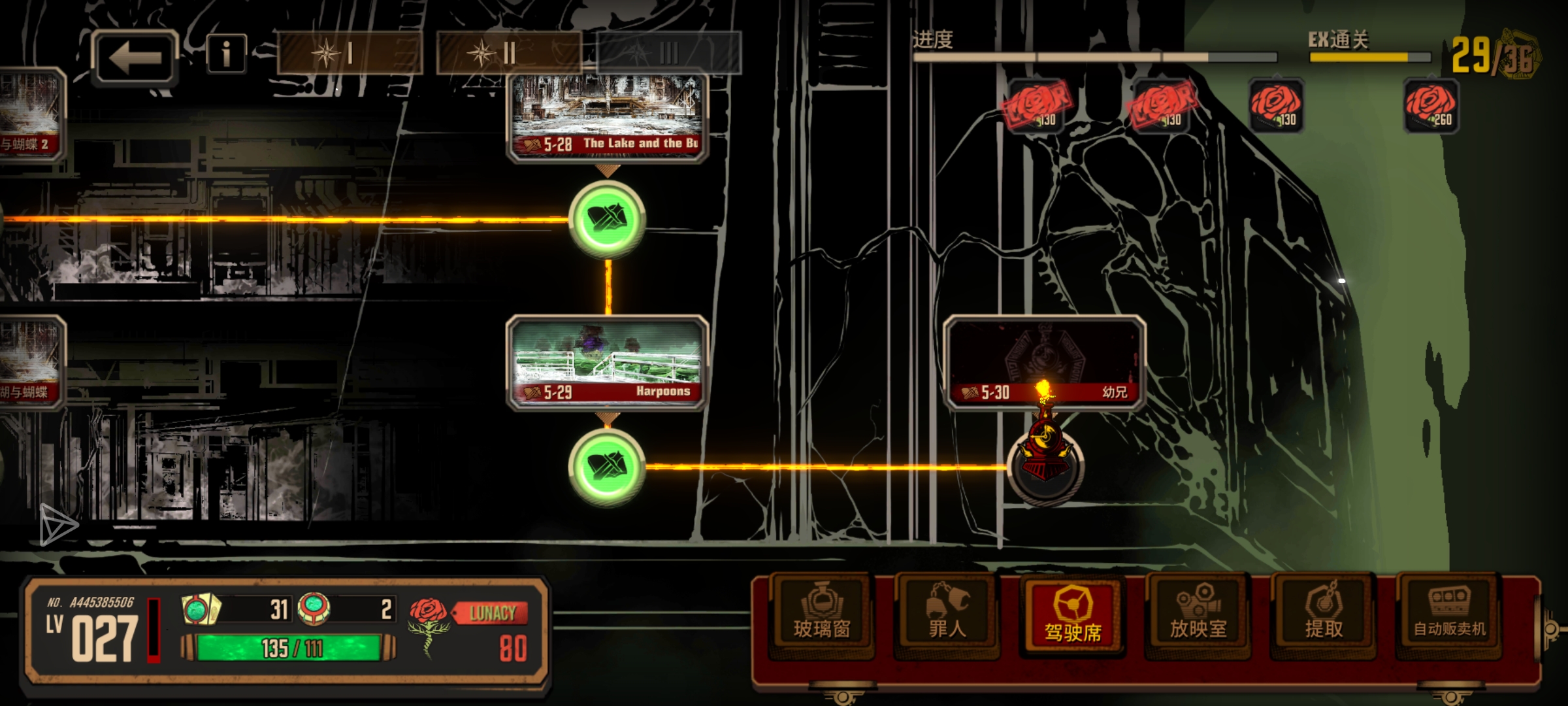Click the green node under stage 5-28
This screenshot has width=1568, height=706.
(608, 219)
